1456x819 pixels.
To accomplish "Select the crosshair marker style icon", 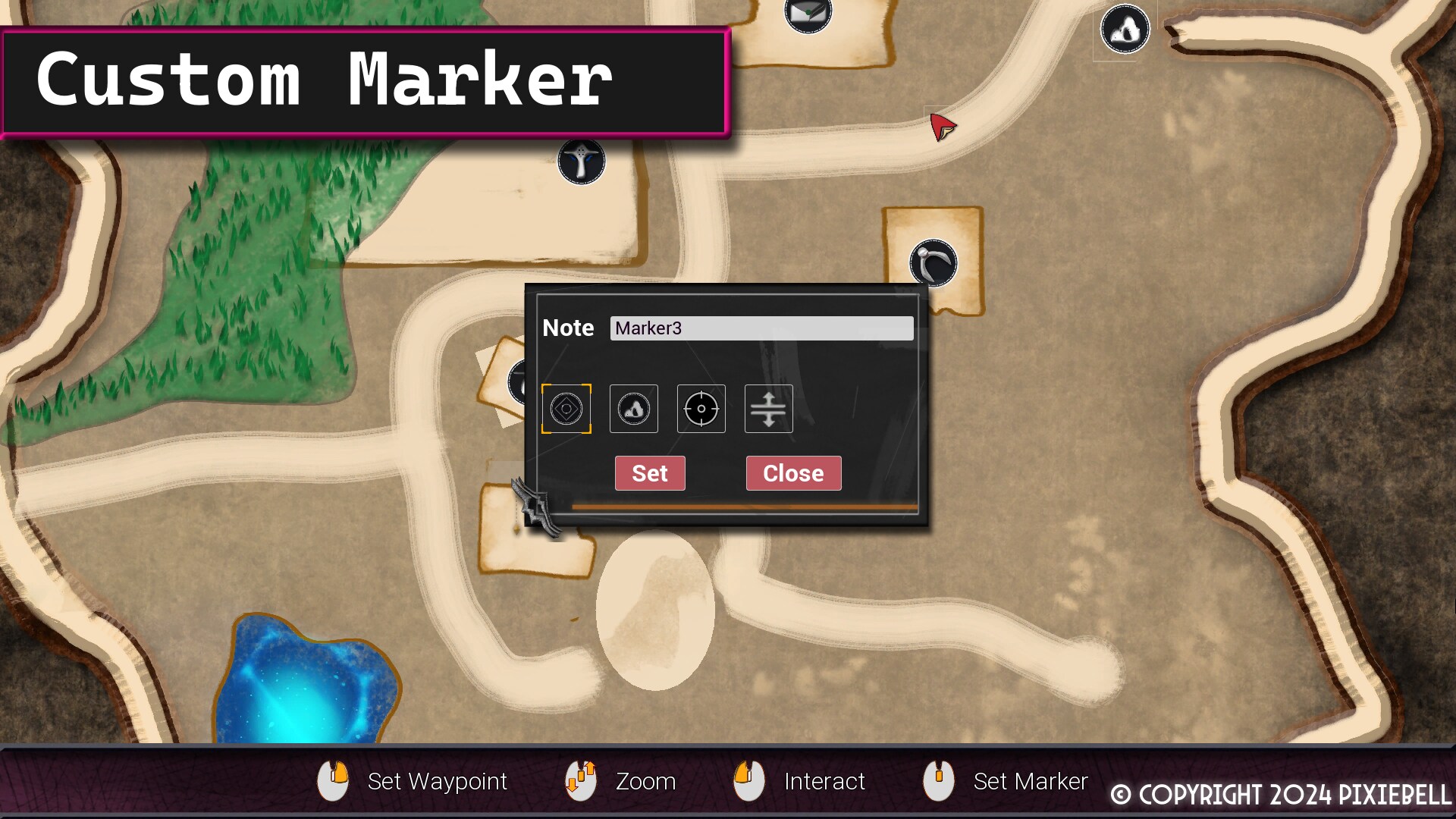I will pos(701,409).
